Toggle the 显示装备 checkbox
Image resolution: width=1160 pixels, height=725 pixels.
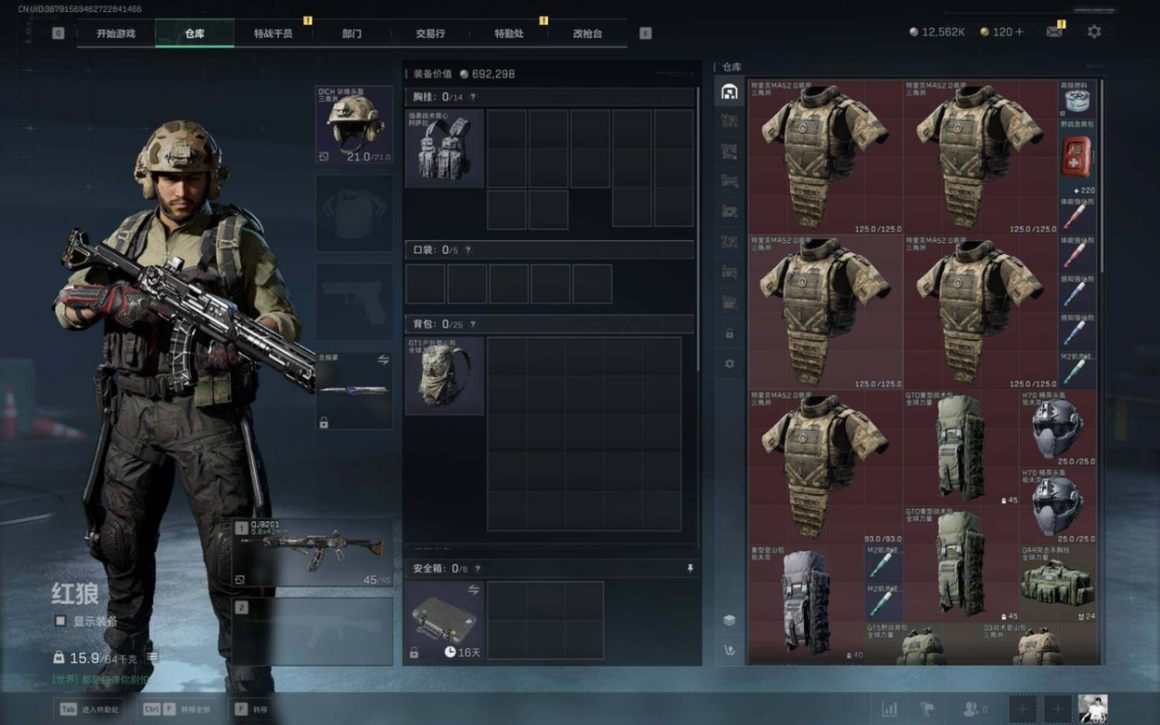coord(61,621)
